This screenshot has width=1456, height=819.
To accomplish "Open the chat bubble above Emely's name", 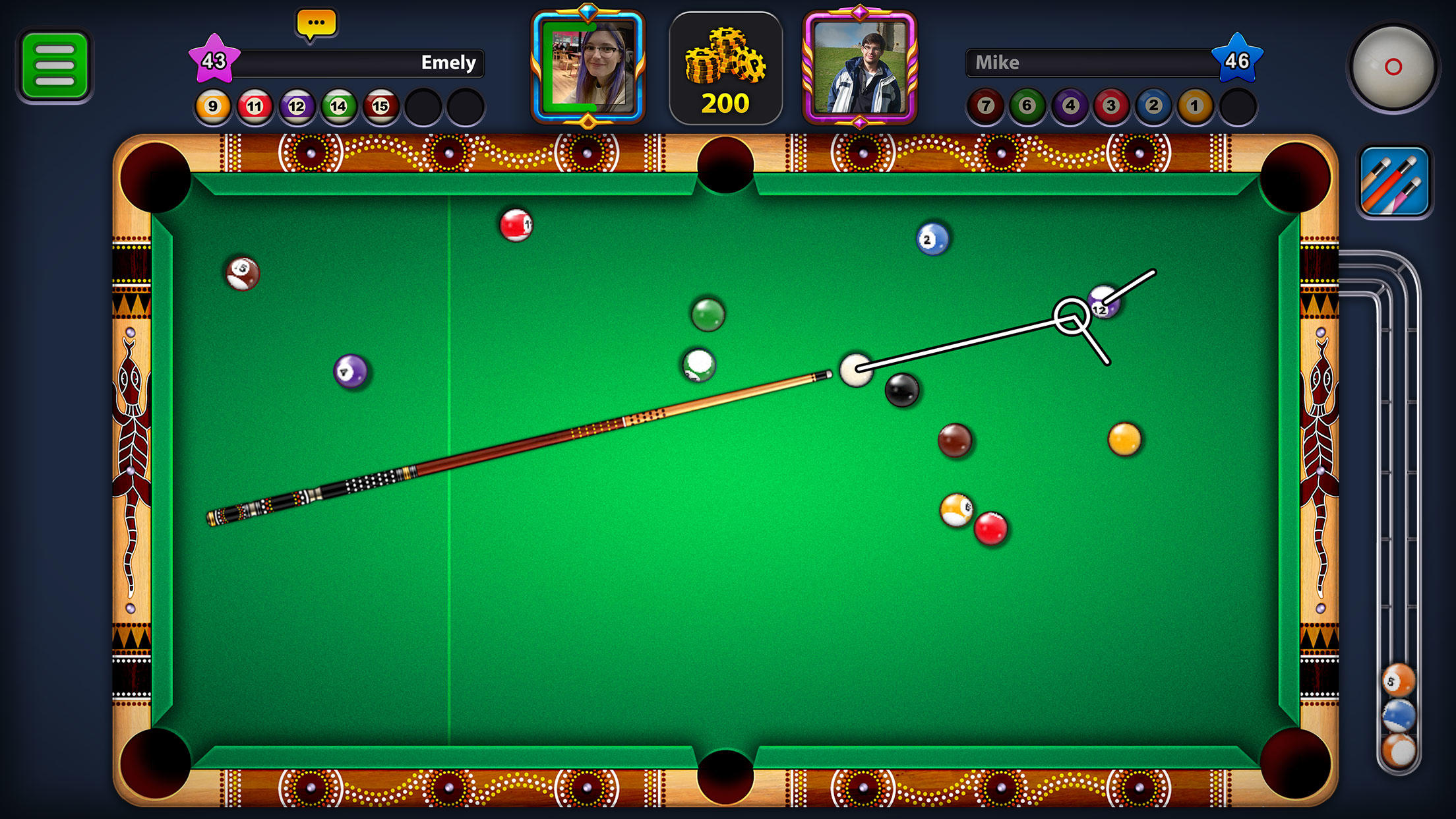I will coord(317,24).
